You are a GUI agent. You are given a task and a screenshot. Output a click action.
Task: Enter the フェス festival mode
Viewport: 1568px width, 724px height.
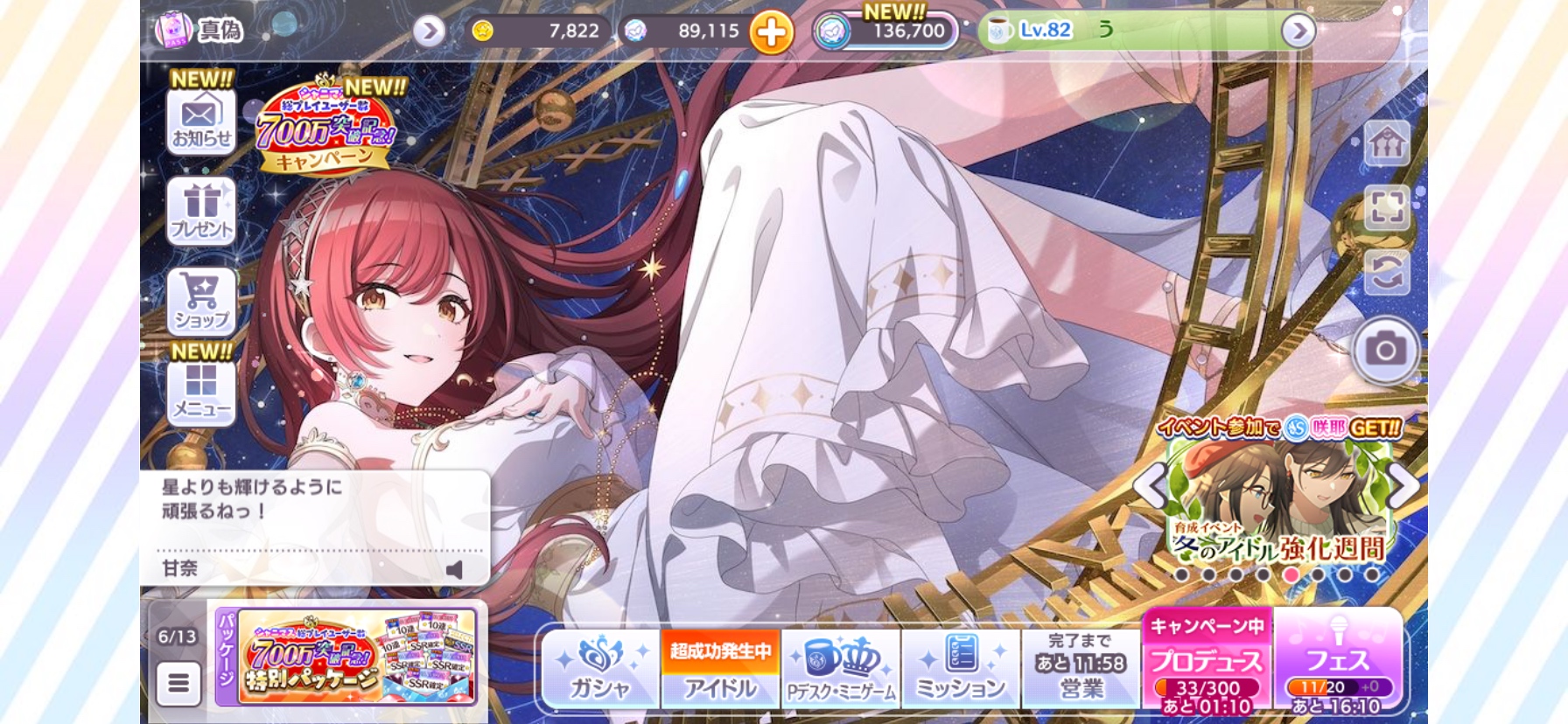(1338, 662)
